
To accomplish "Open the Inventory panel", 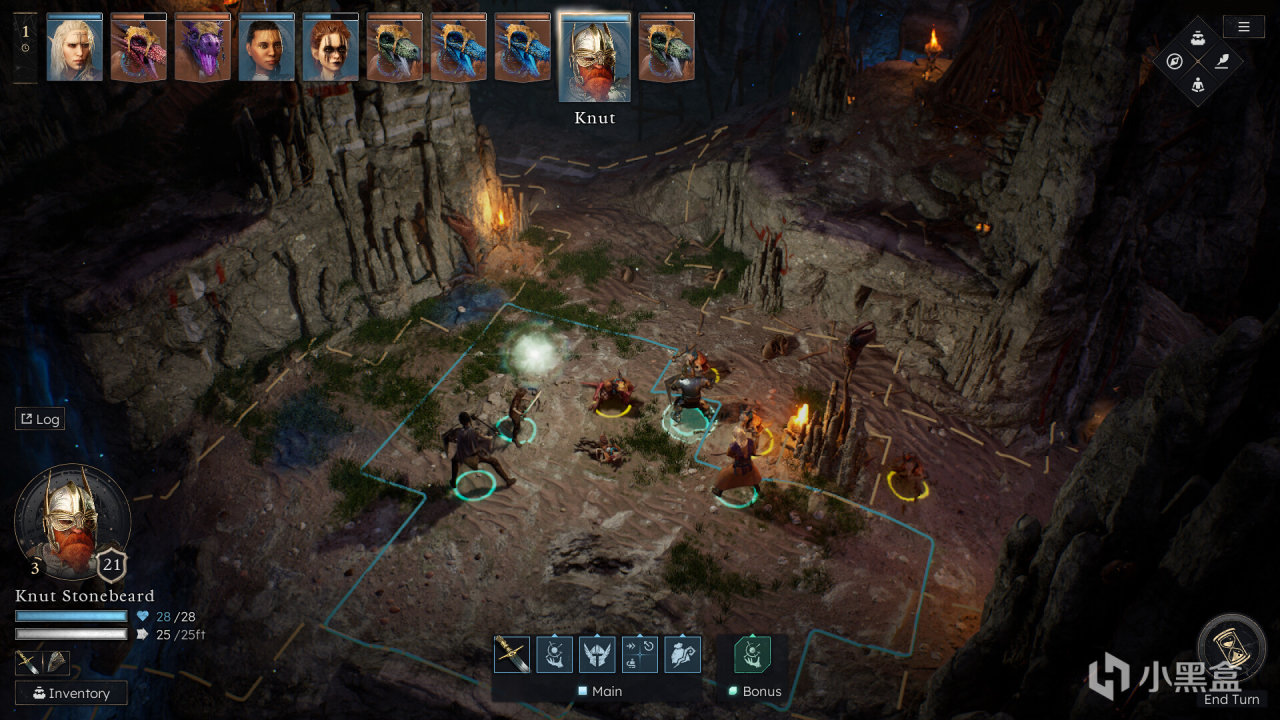I will click(x=71, y=693).
